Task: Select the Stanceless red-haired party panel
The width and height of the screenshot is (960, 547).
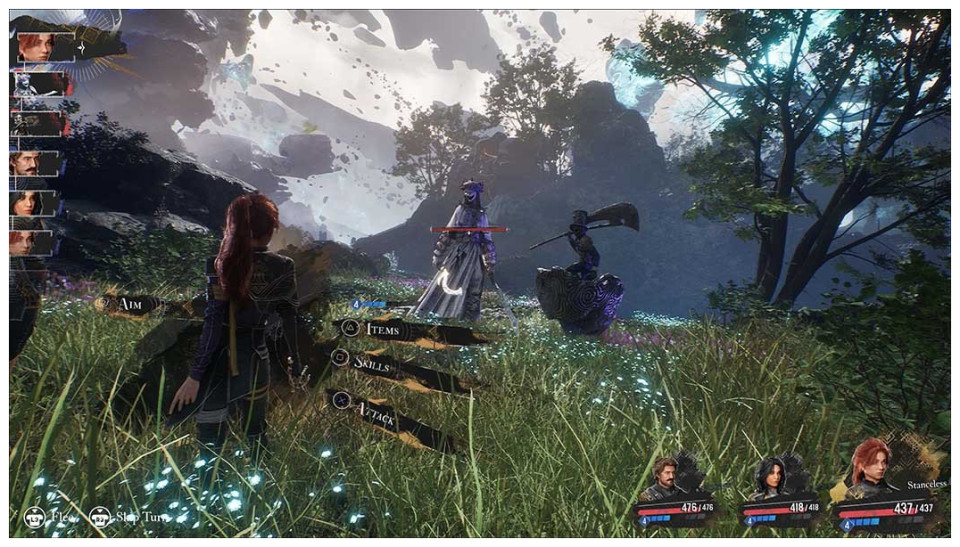Action: coord(890,490)
